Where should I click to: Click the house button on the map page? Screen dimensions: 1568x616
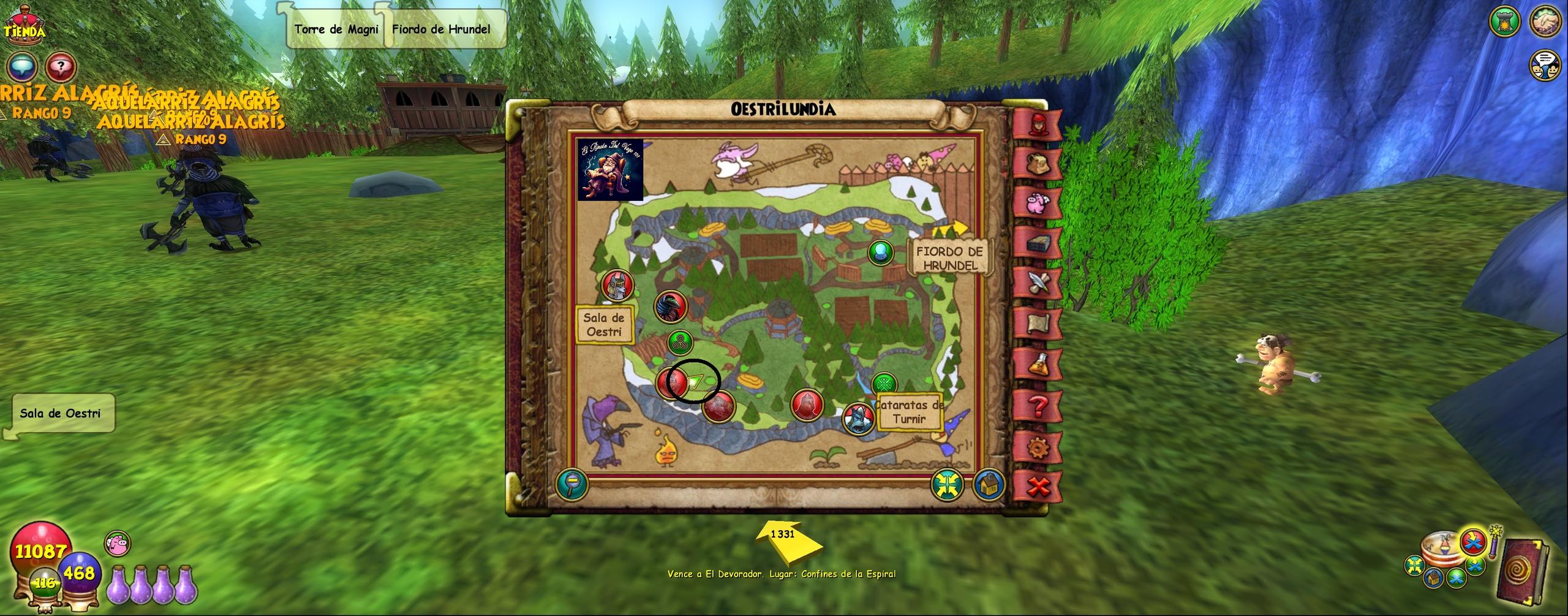coord(987,485)
